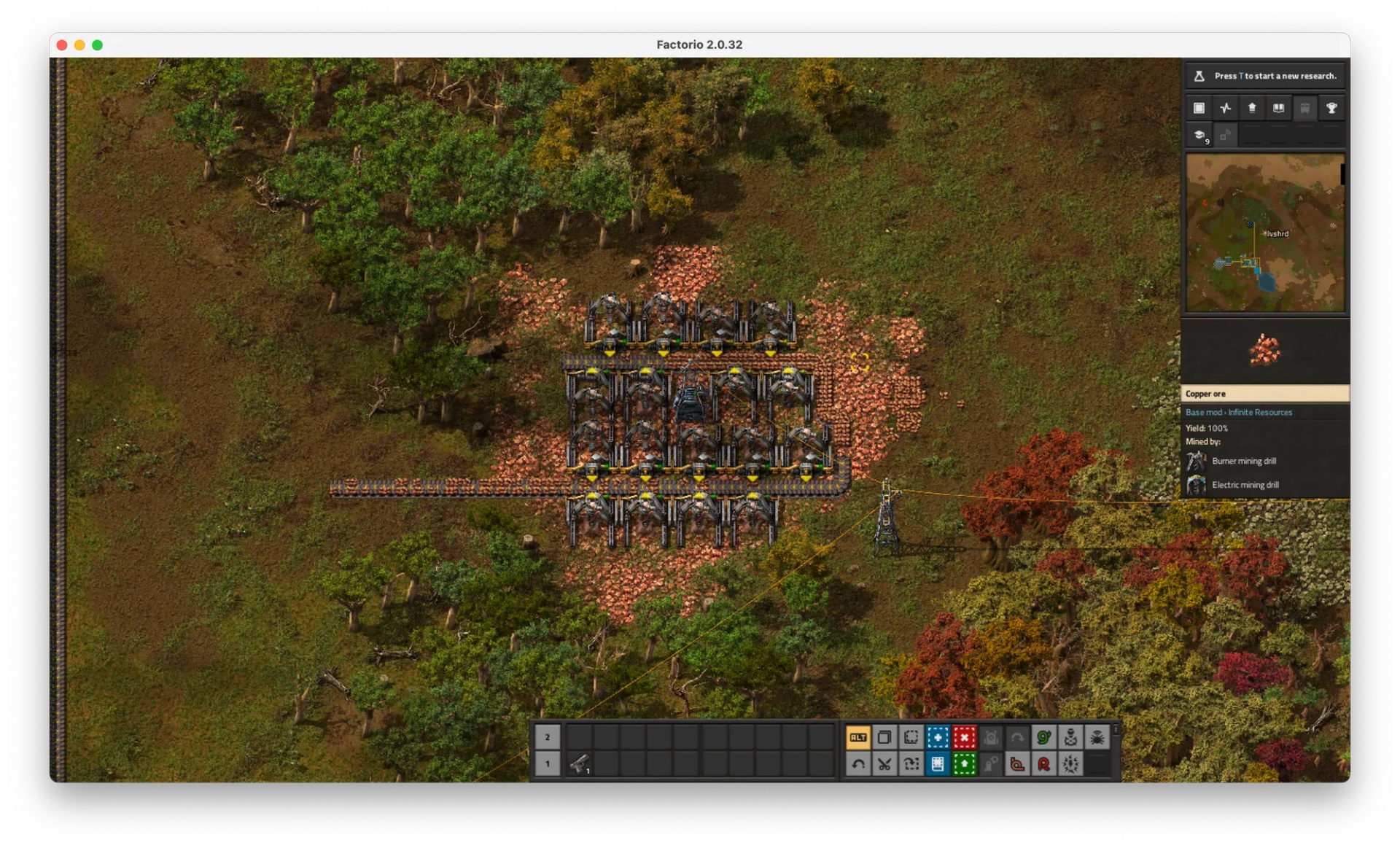Activate the copy tool
Viewport: 1400px width, 848px height.
(x=884, y=737)
